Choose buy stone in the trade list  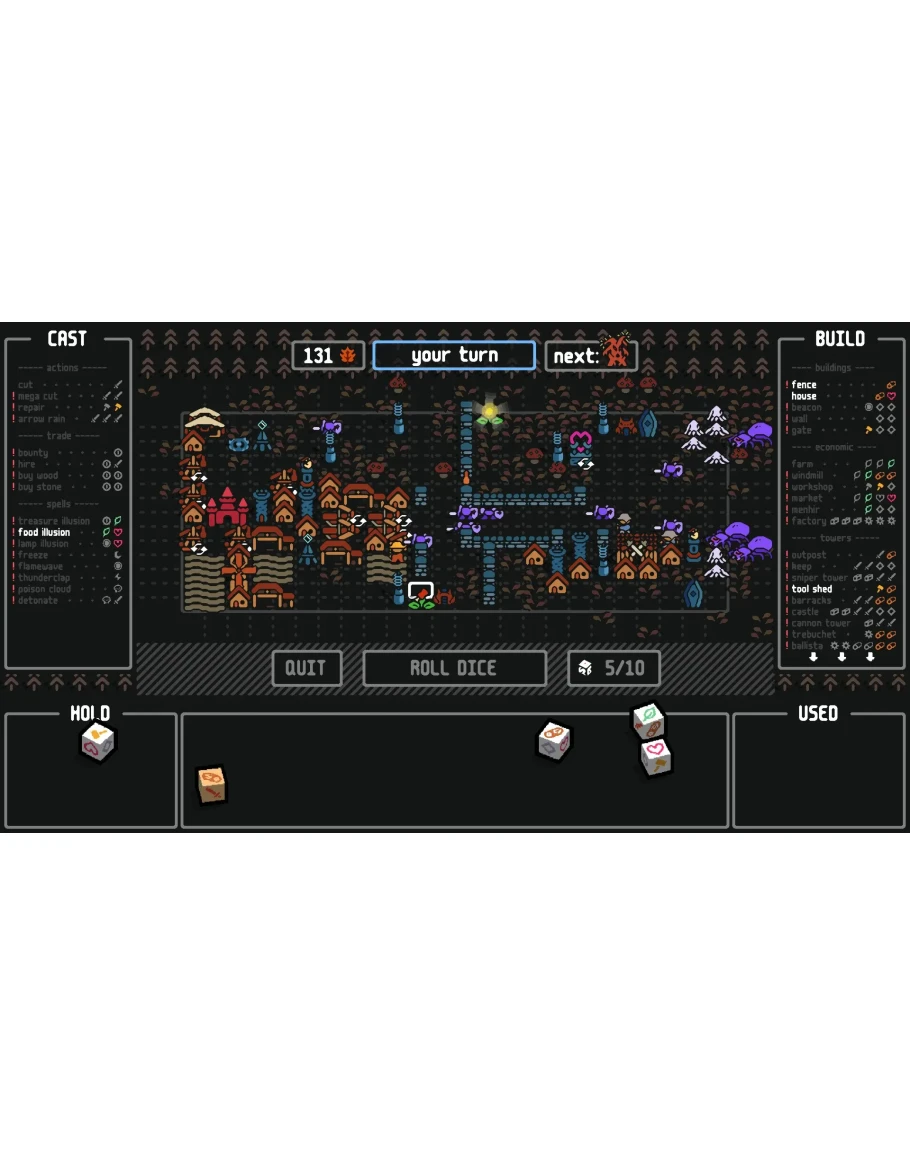click(39, 487)
